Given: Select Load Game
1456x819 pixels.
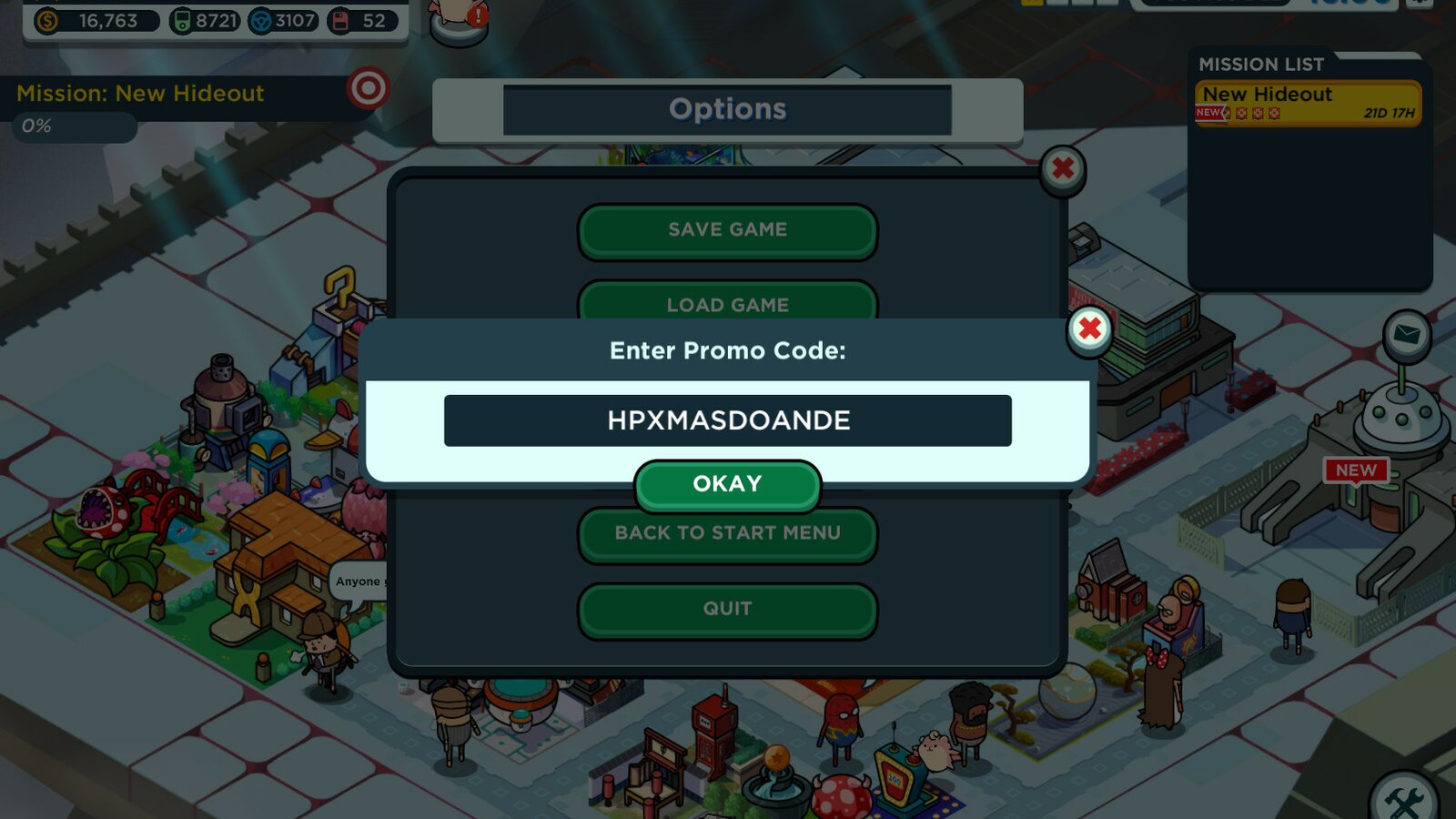Looking at the screenshot, I should point(727,304).
